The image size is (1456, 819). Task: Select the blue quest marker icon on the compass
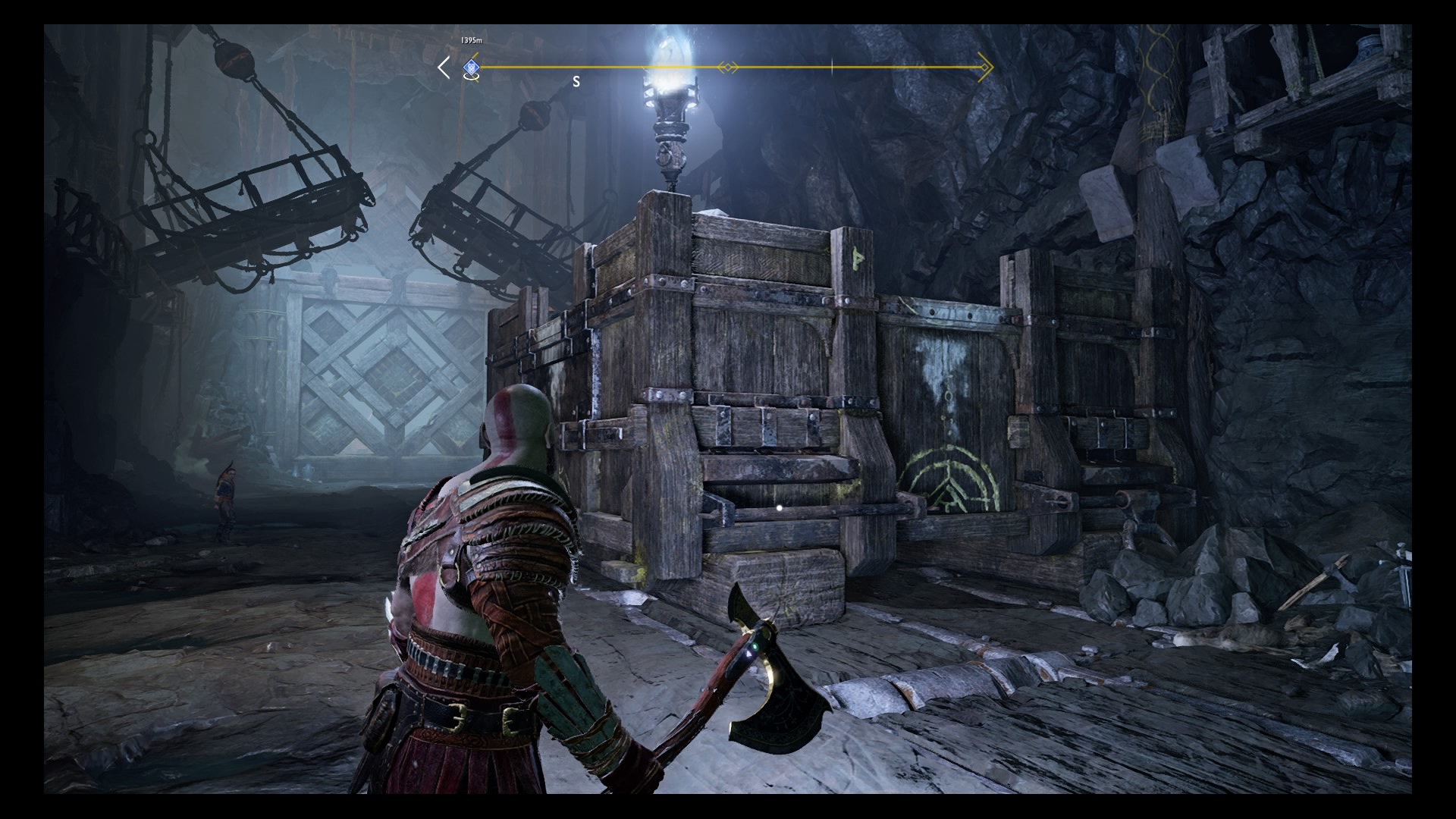[471, 67]
